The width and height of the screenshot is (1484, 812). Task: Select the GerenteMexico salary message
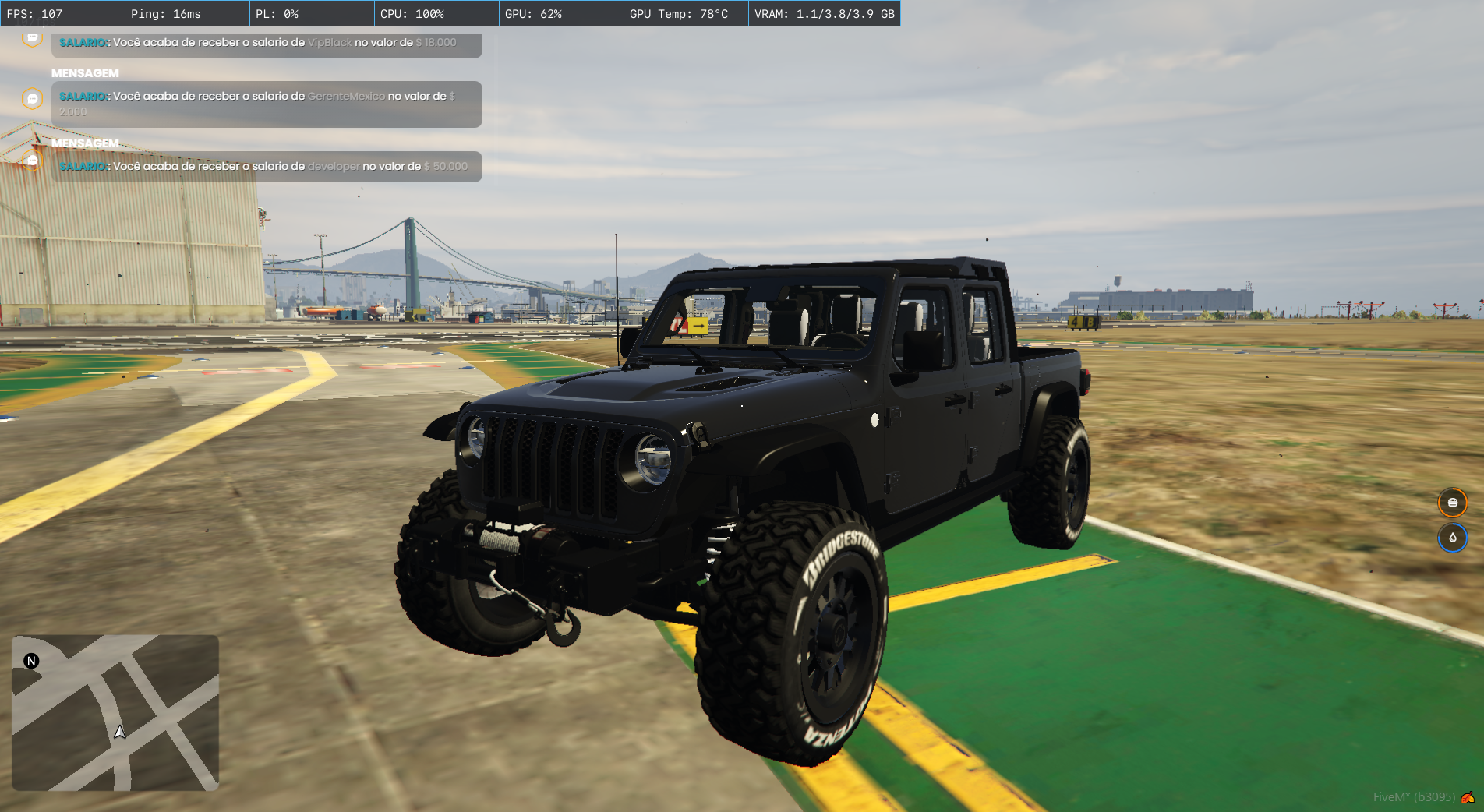point(267,104)
